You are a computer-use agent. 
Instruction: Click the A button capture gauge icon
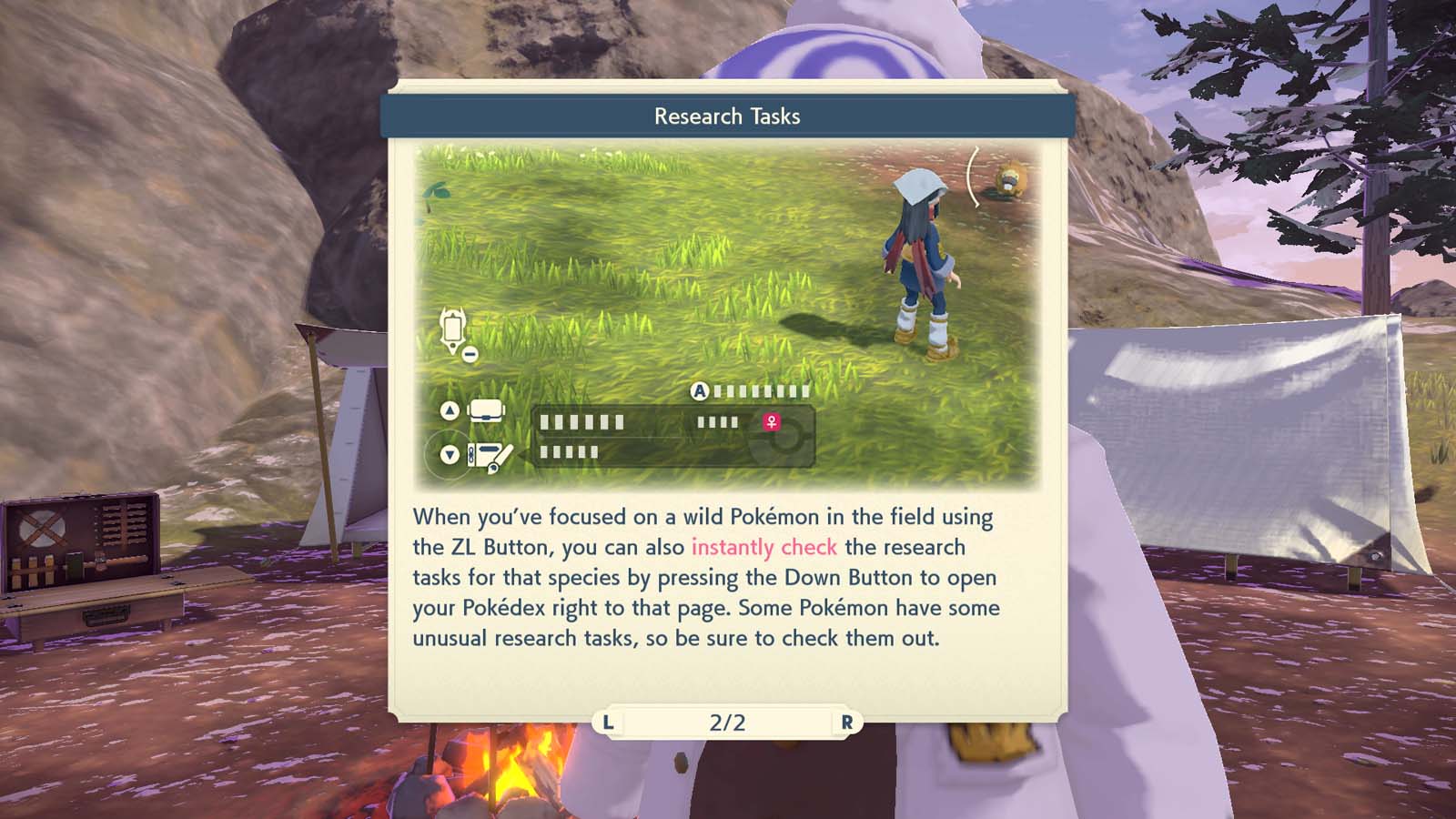700,391
